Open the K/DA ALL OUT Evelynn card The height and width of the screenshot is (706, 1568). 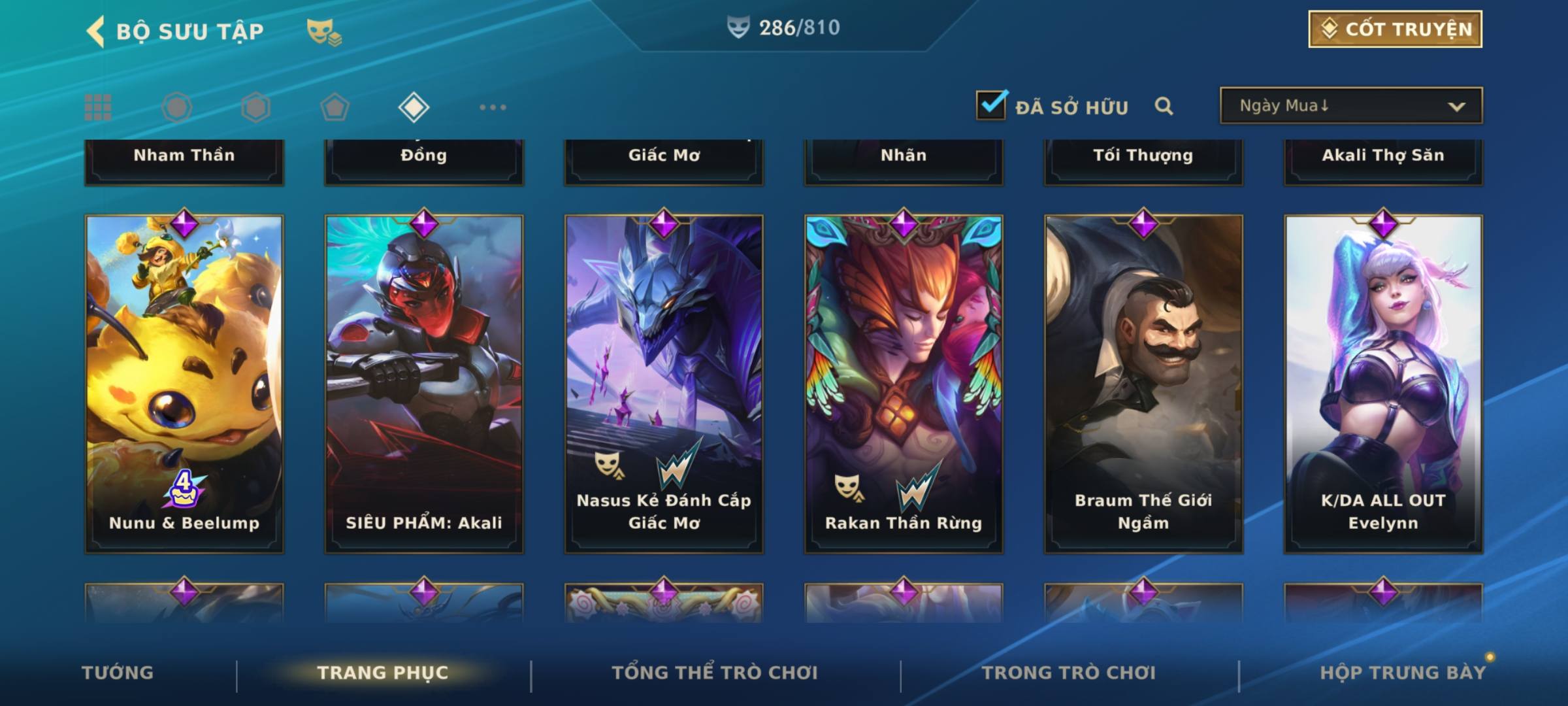click(1383, 384)
